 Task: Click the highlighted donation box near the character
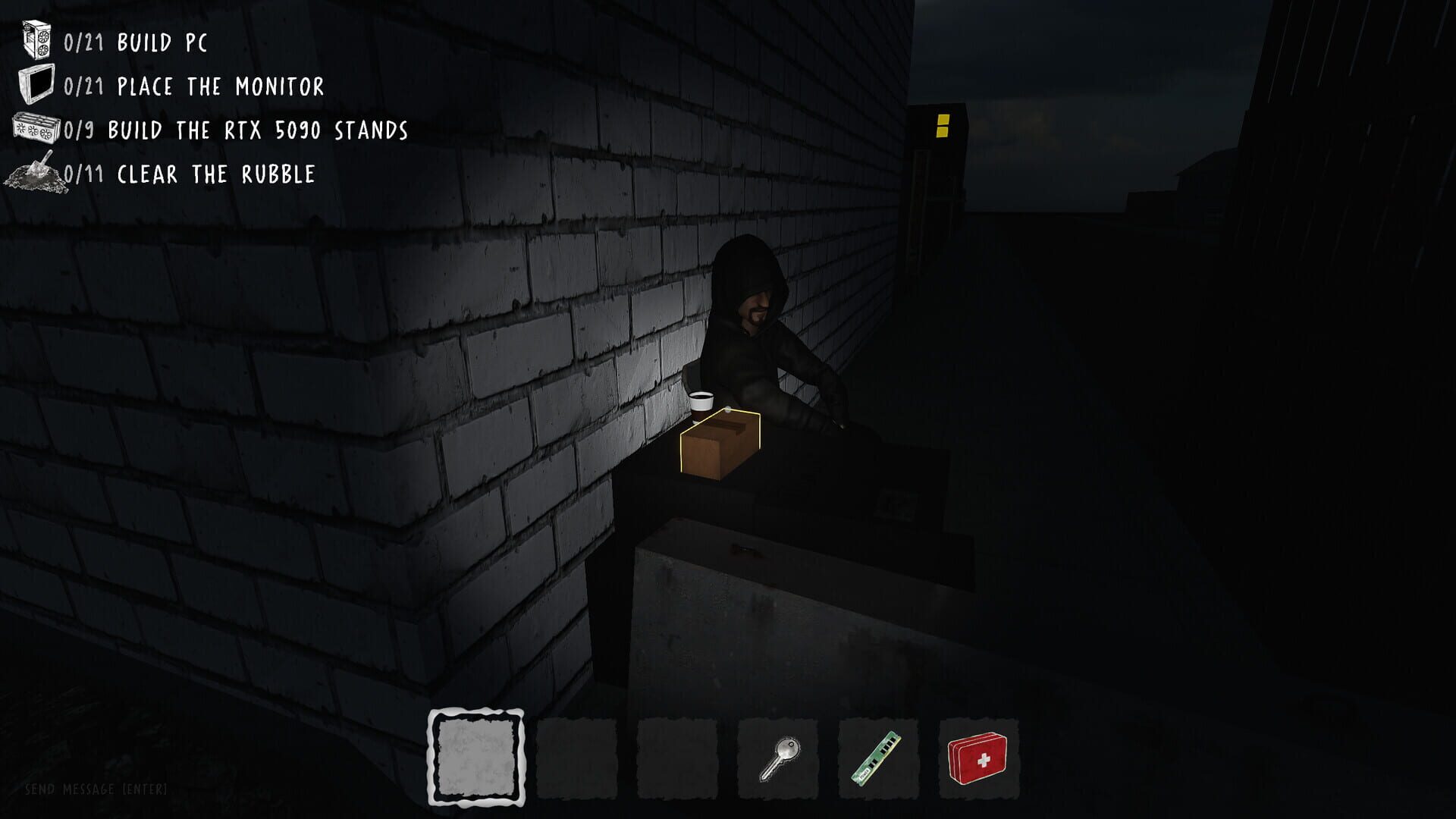coord(719,441)
